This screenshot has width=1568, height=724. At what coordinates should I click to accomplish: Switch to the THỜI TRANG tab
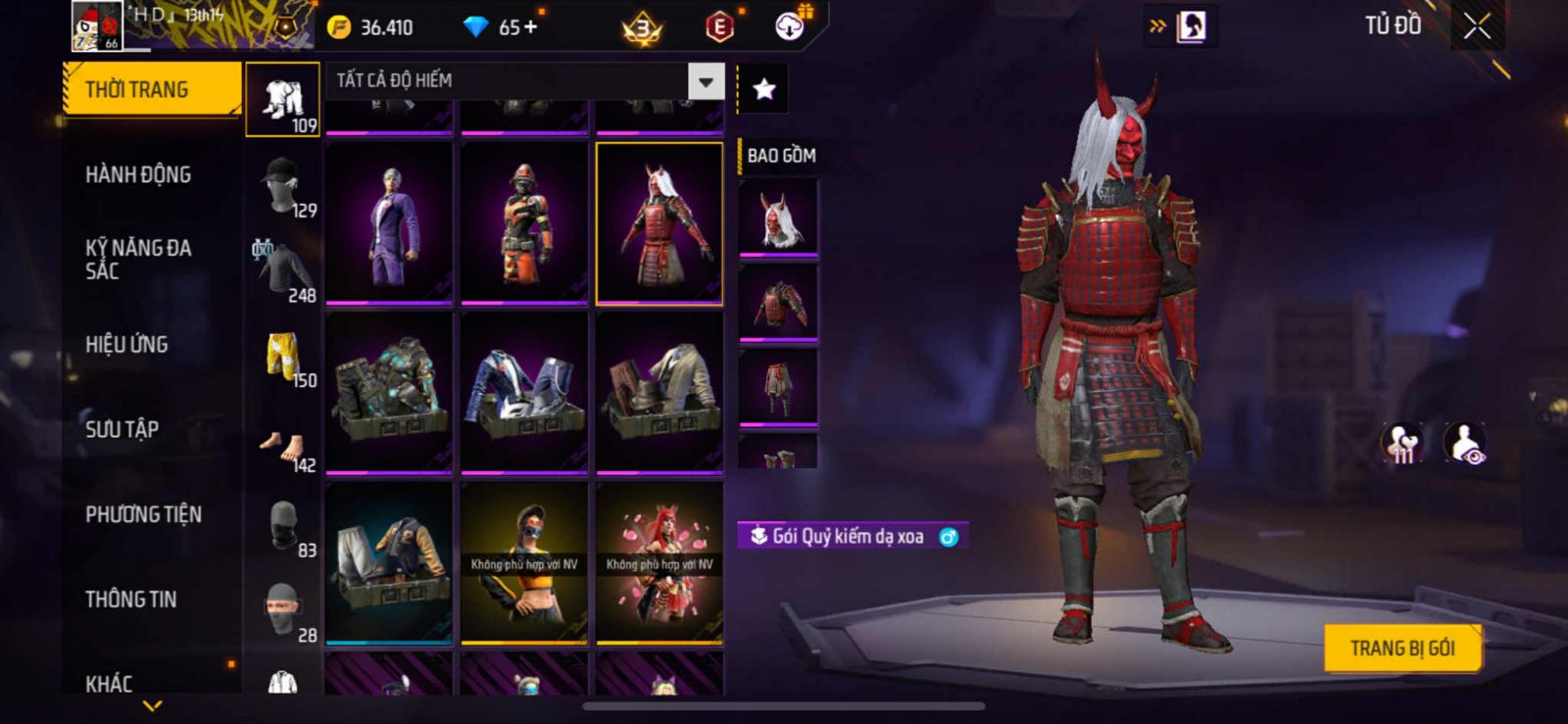[x=151, y=90]
